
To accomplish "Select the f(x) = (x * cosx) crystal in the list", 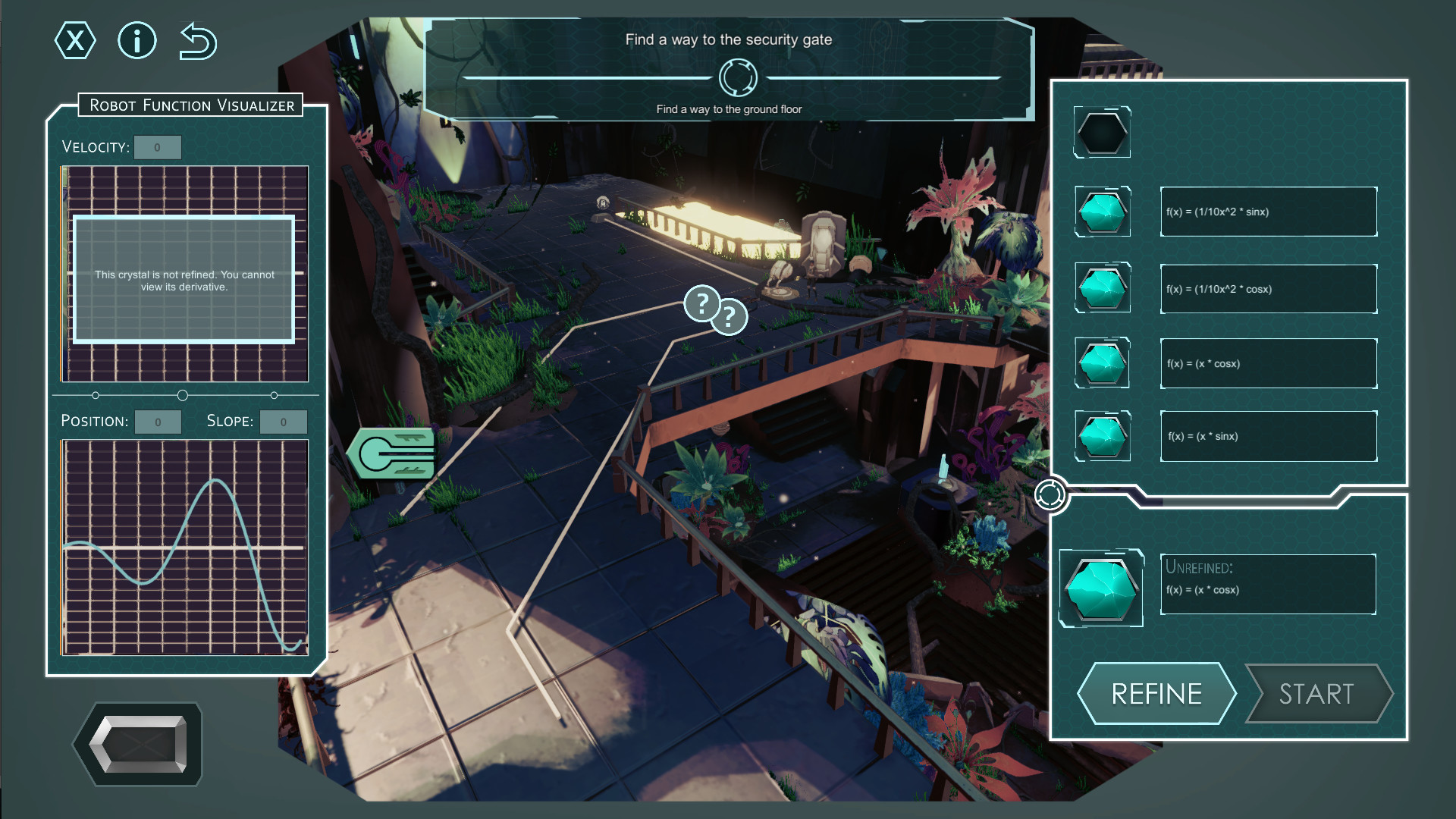I will coord(1103,363).
